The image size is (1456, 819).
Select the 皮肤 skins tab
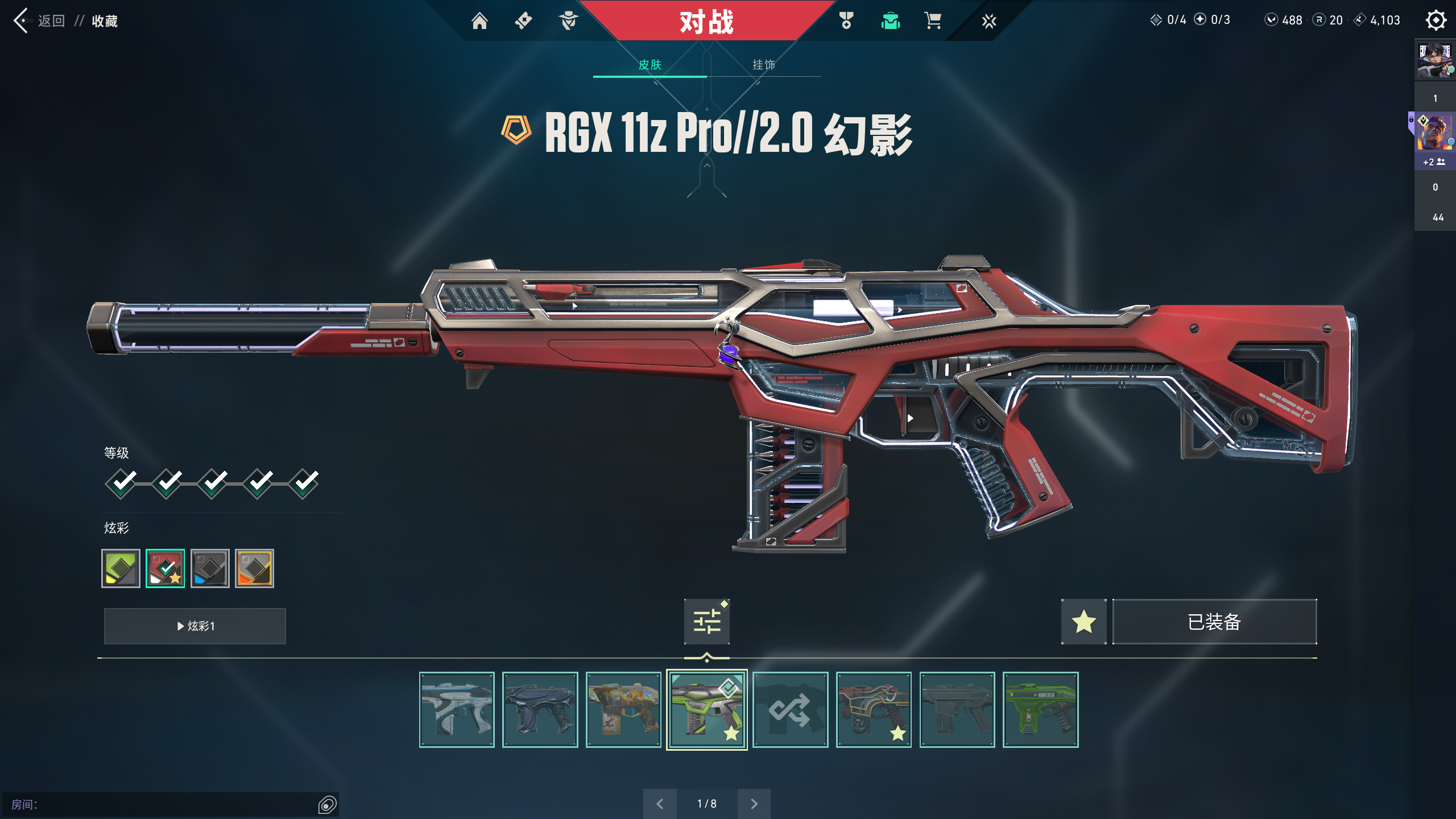click(650, 65)
